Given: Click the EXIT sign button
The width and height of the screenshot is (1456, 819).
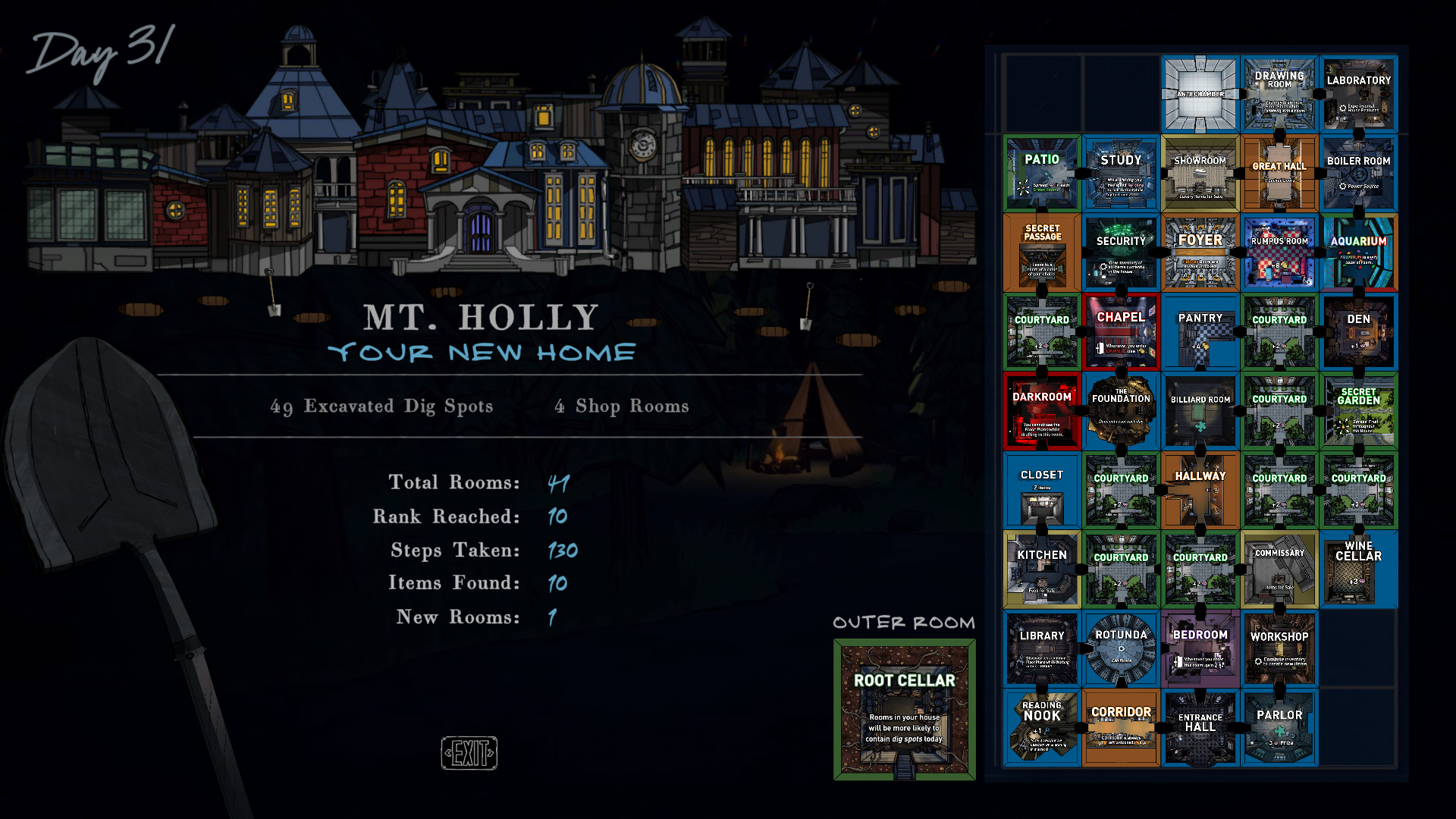Looking at the screenshot, I should tap(469, 753).
